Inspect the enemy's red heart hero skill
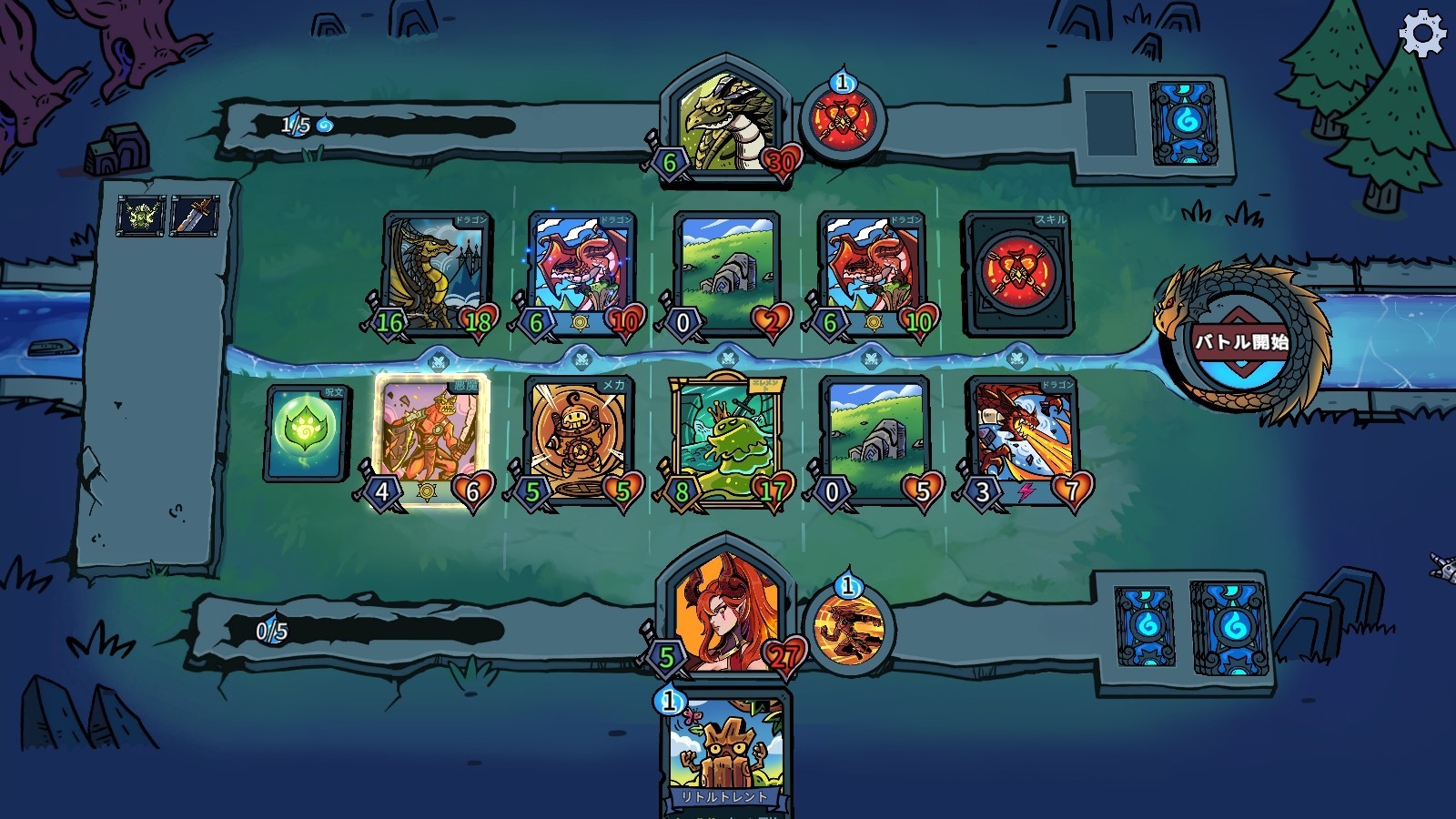Image resolution: width=1456 pixels, height=819 pixels. 841,122
